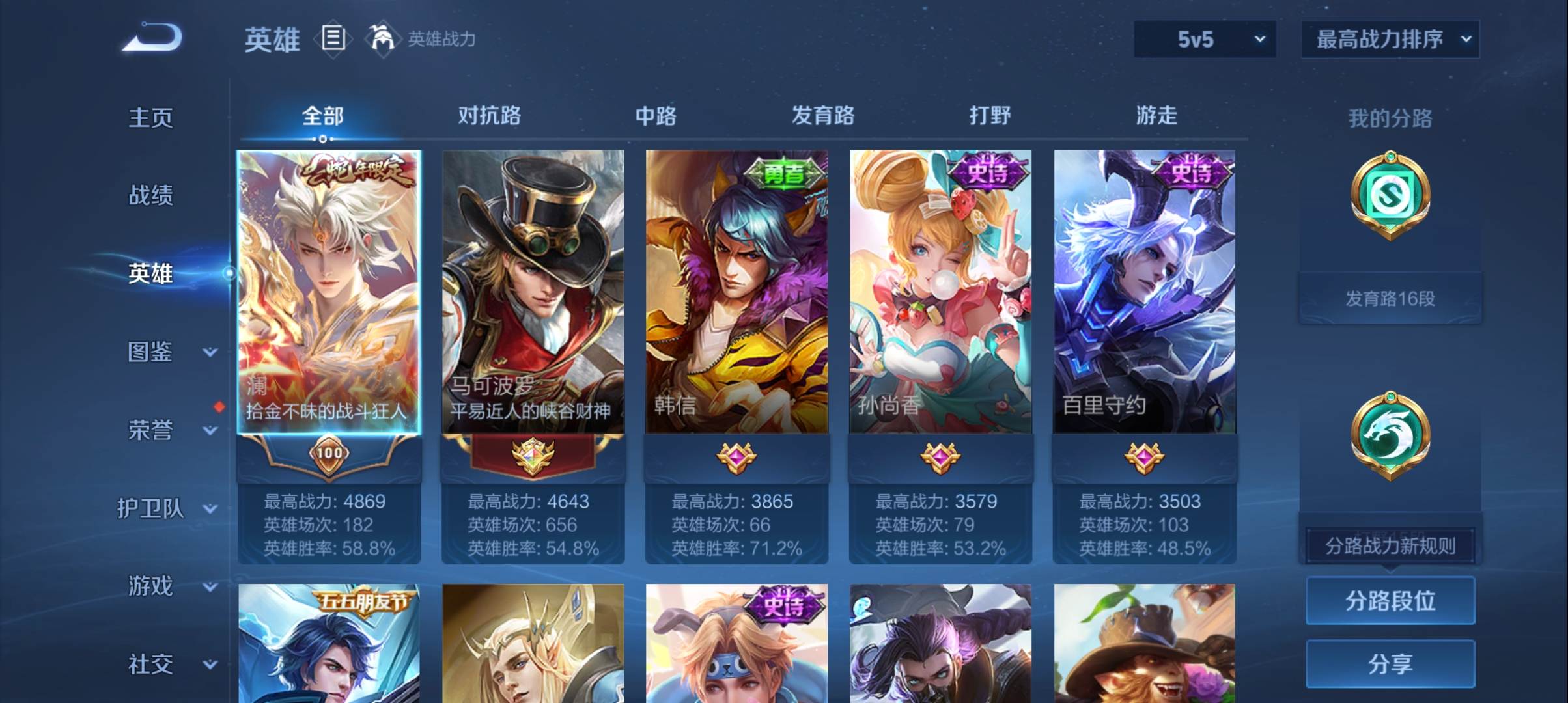Select the 发育路 tab
The height and width of the screenshot is (703, 1568).
[x=822, y=116]
